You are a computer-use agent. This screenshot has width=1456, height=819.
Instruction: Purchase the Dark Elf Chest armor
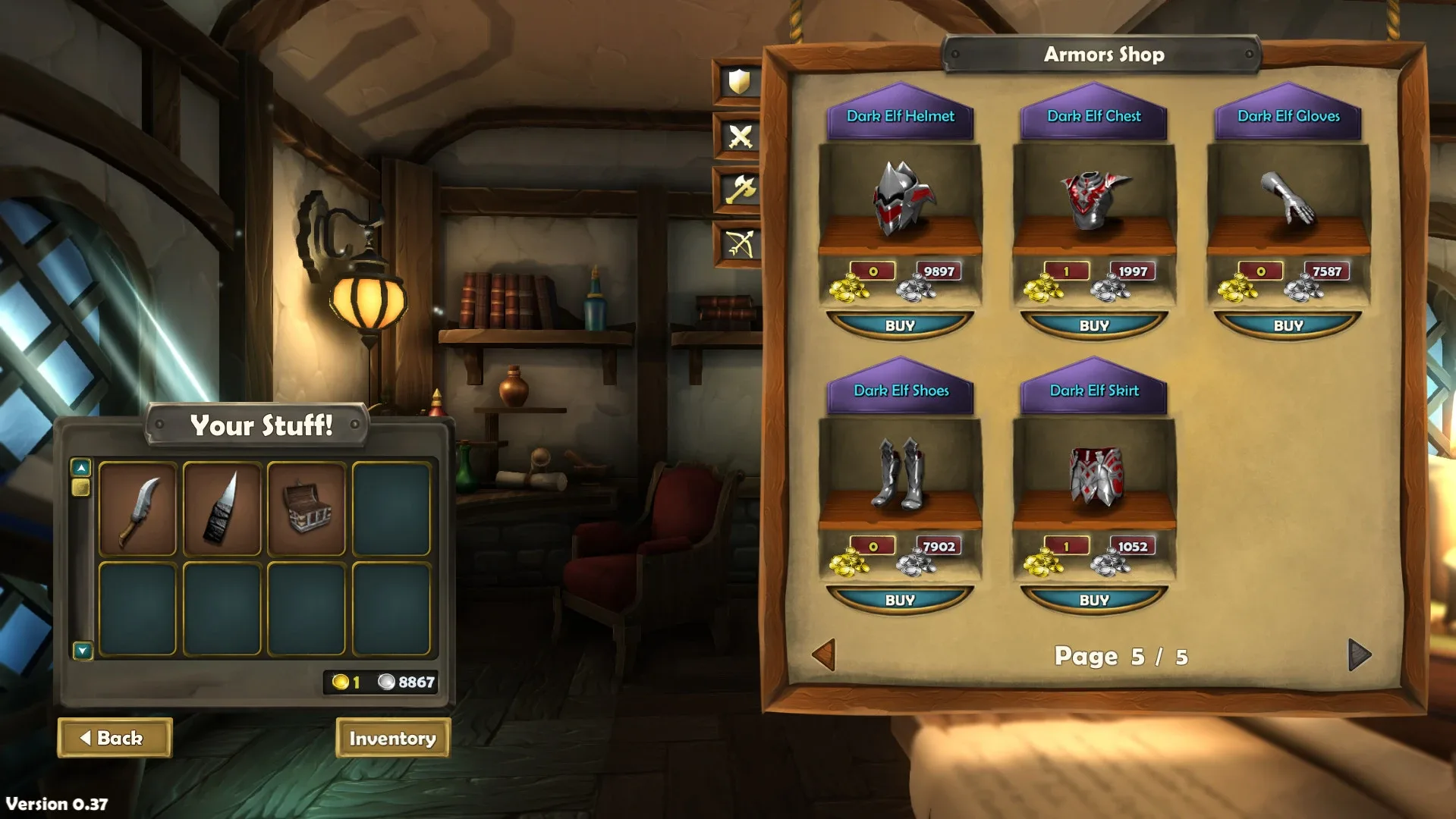(x=1094, y=325)
